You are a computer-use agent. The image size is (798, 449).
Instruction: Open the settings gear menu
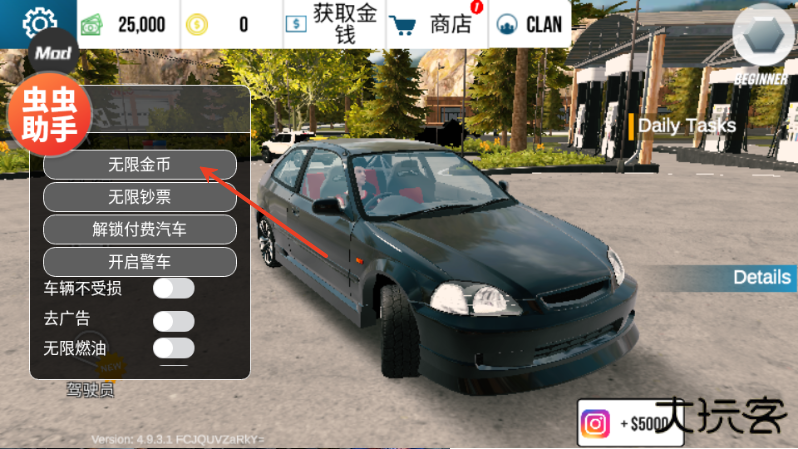[x=40, y=23]
